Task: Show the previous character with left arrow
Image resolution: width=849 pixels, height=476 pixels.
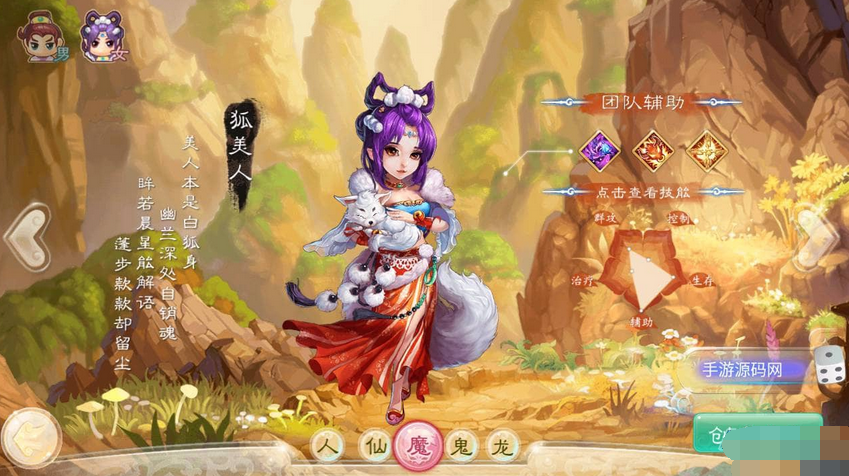Action: click(26, 238)
